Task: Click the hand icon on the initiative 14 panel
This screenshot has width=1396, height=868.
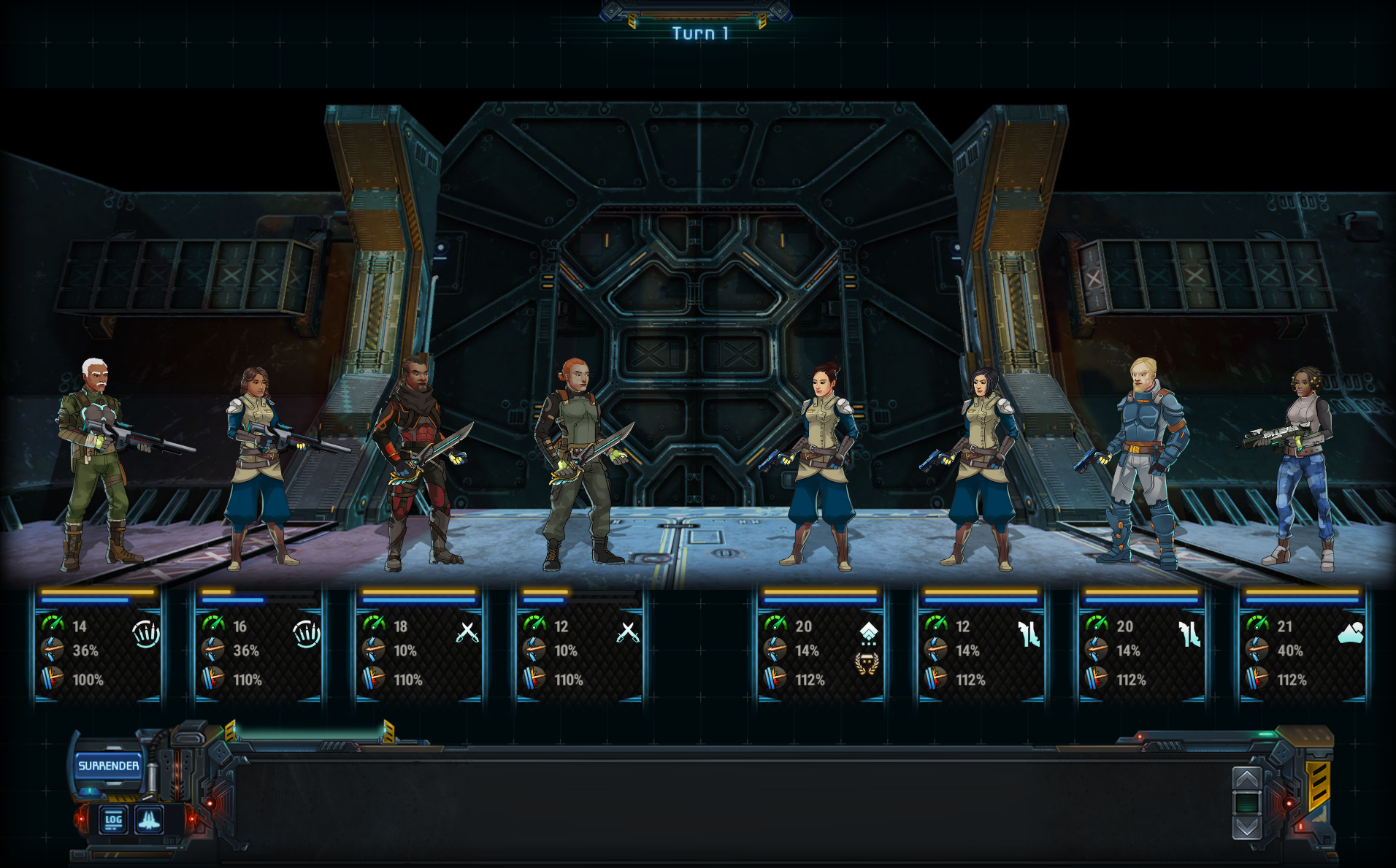Action: click(146, 634)
